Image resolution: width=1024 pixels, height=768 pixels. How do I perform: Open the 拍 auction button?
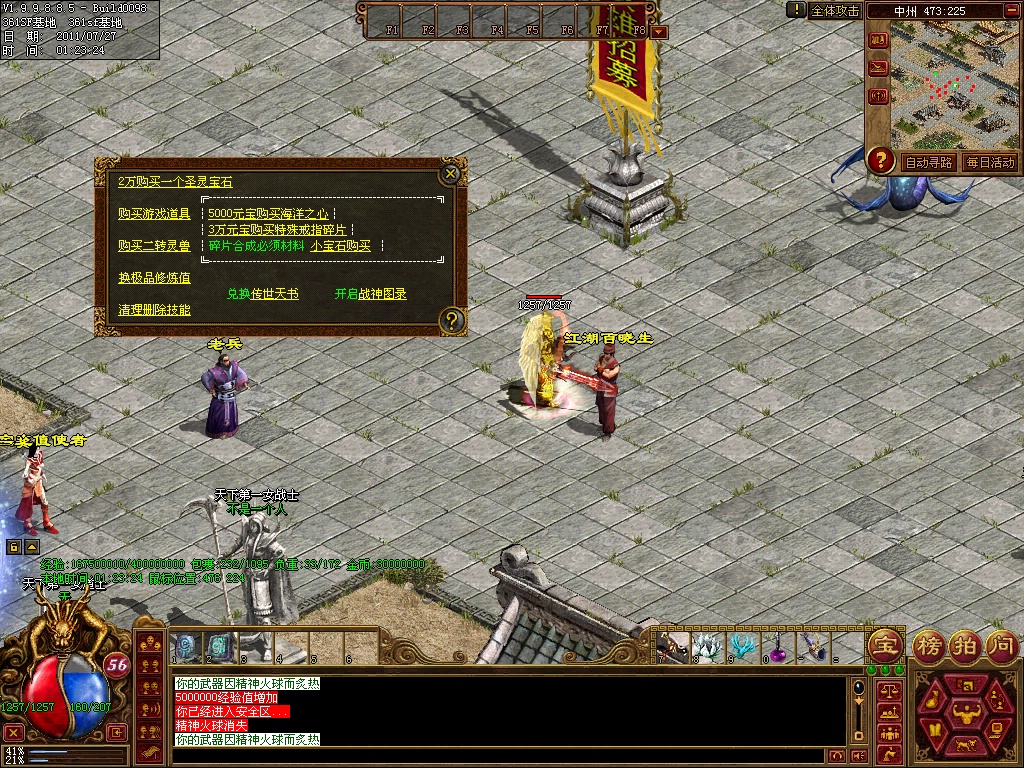(x=965, y=643)
